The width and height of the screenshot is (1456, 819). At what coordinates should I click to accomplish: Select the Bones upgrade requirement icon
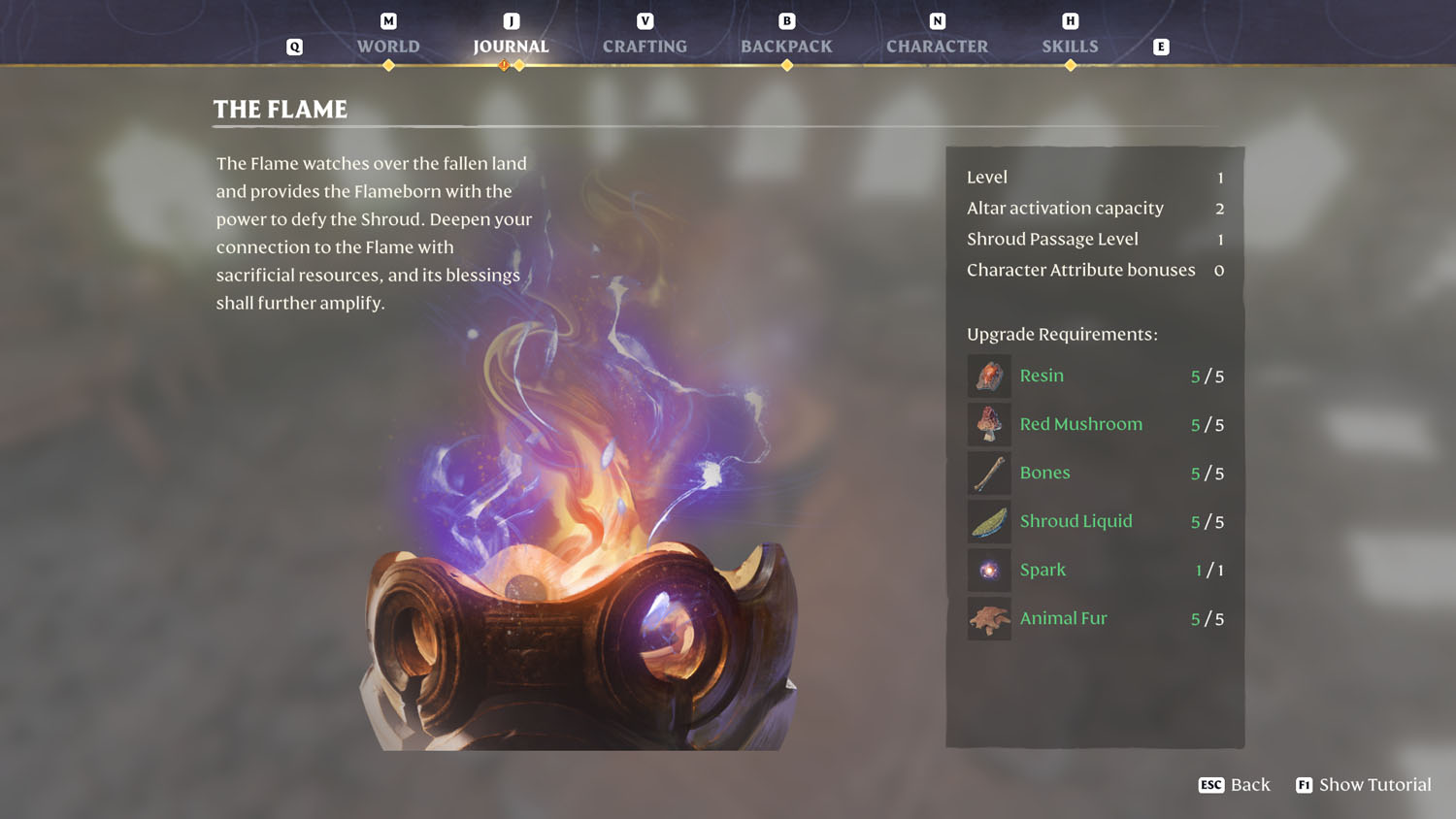pyautogui.click(x=988, y=473)
